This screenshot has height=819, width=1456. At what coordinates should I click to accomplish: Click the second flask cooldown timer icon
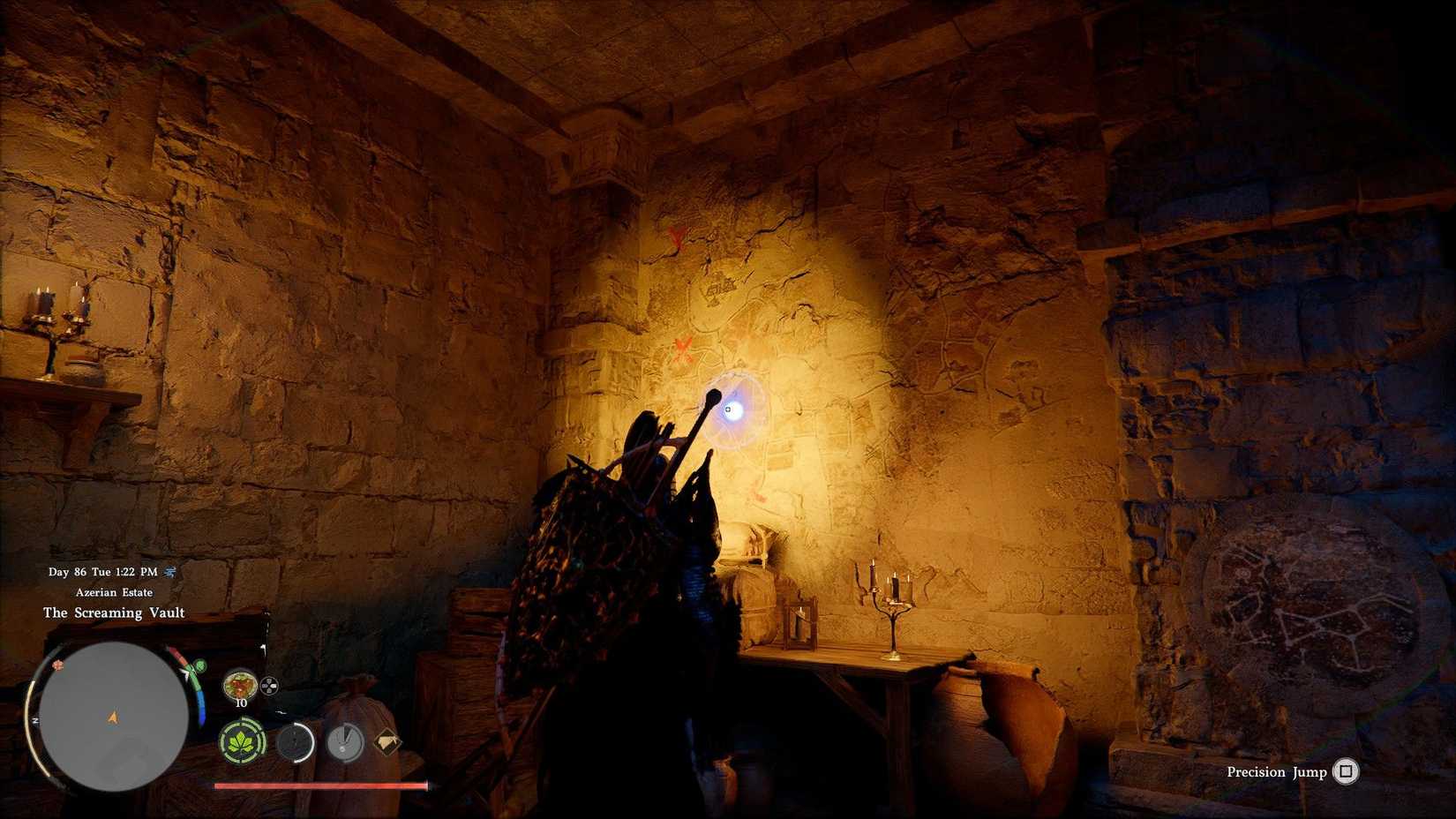pos(344,742)
